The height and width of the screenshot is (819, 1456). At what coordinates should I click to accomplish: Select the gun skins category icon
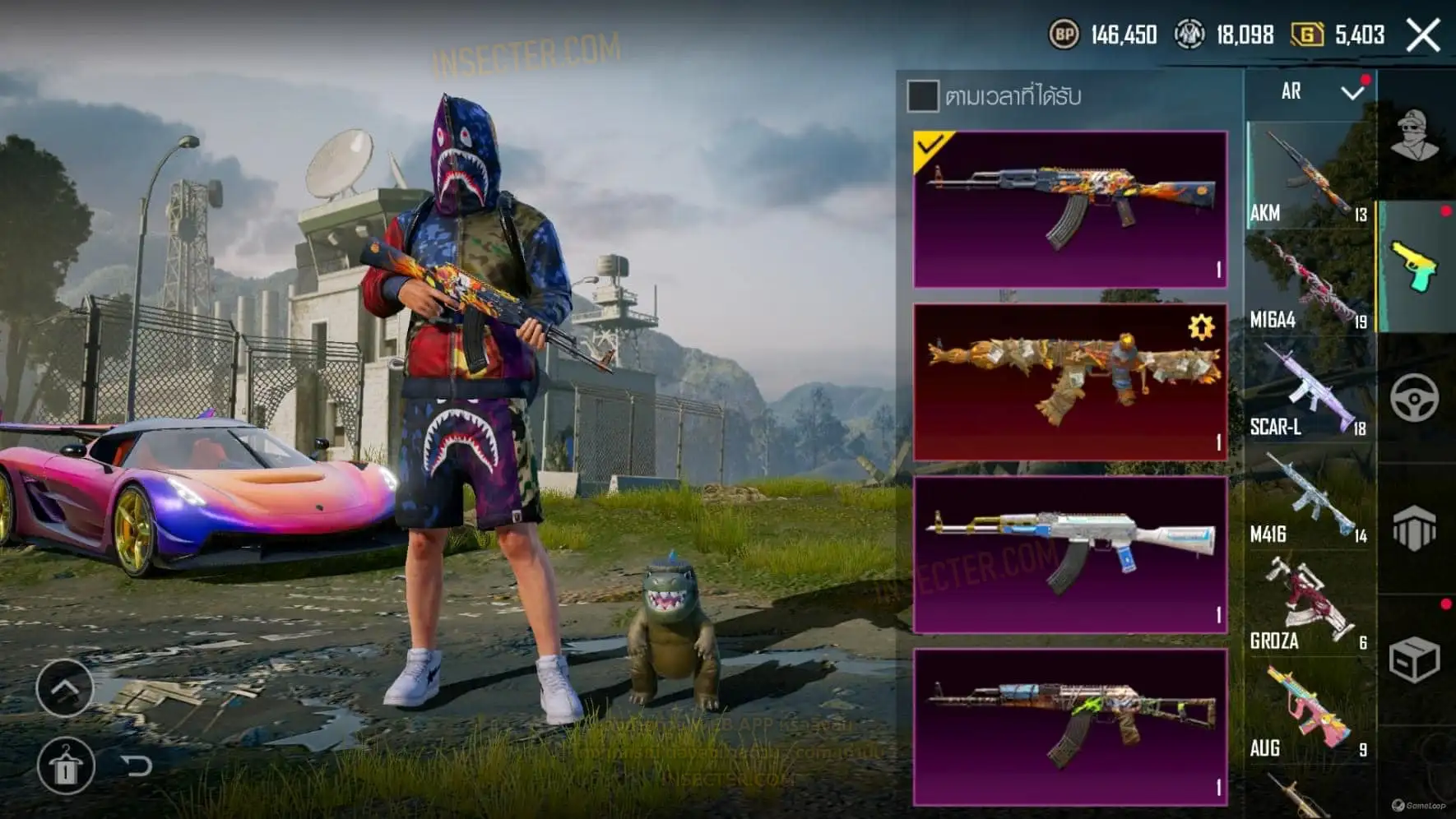pyautogui.click(x=1414, y=266)
